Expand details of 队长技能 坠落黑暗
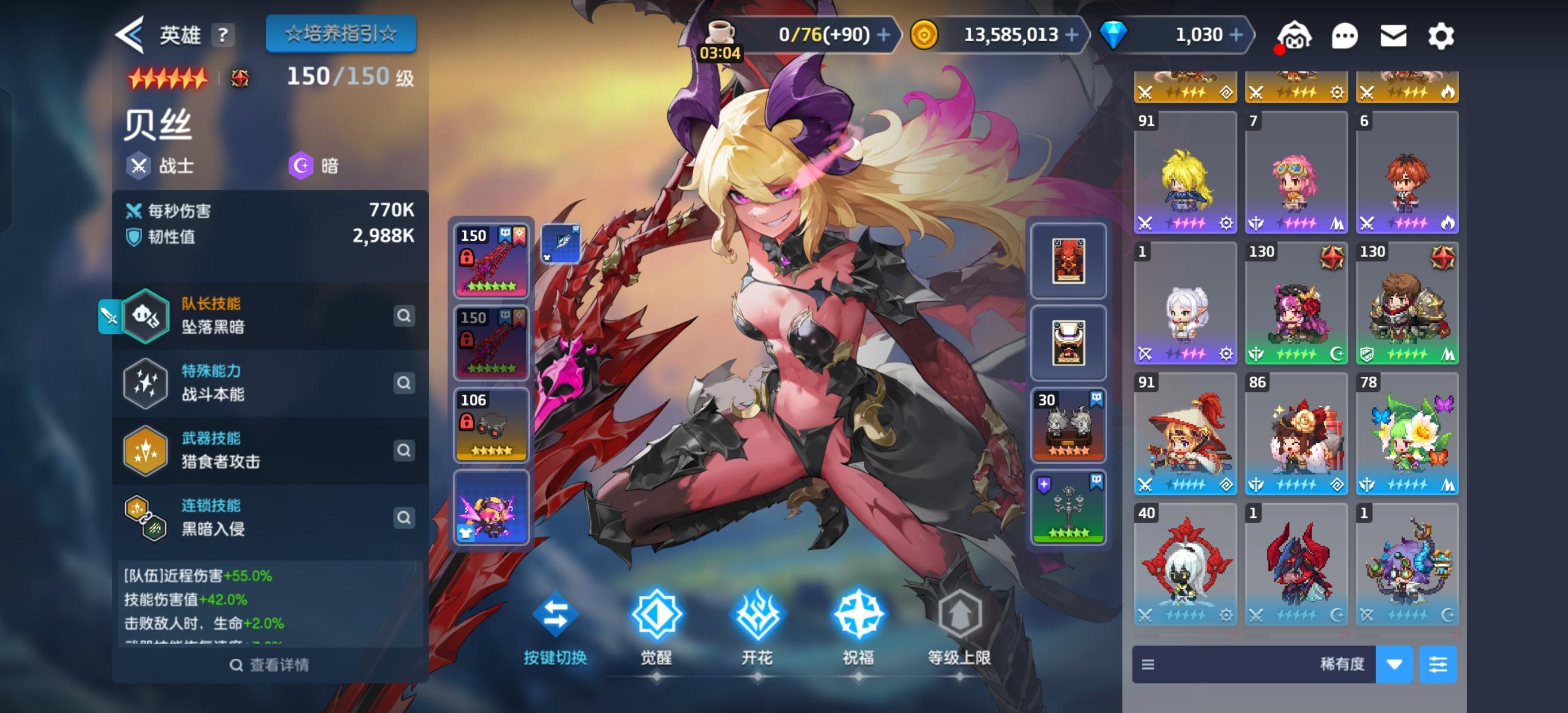Viewport: 1568px width, 713px height. (404, 316)
